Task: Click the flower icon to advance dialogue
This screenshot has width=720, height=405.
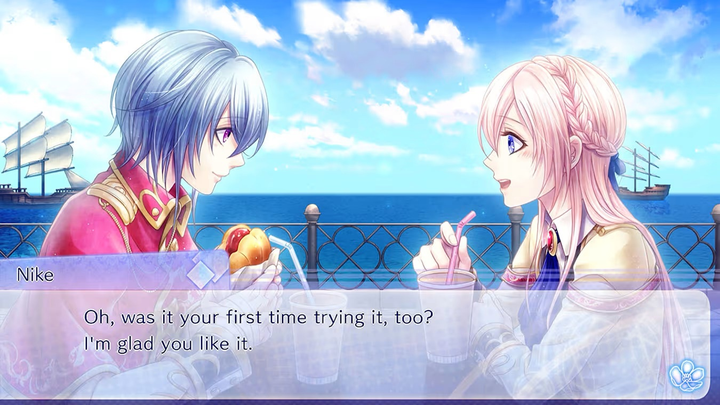Action: 687,374
